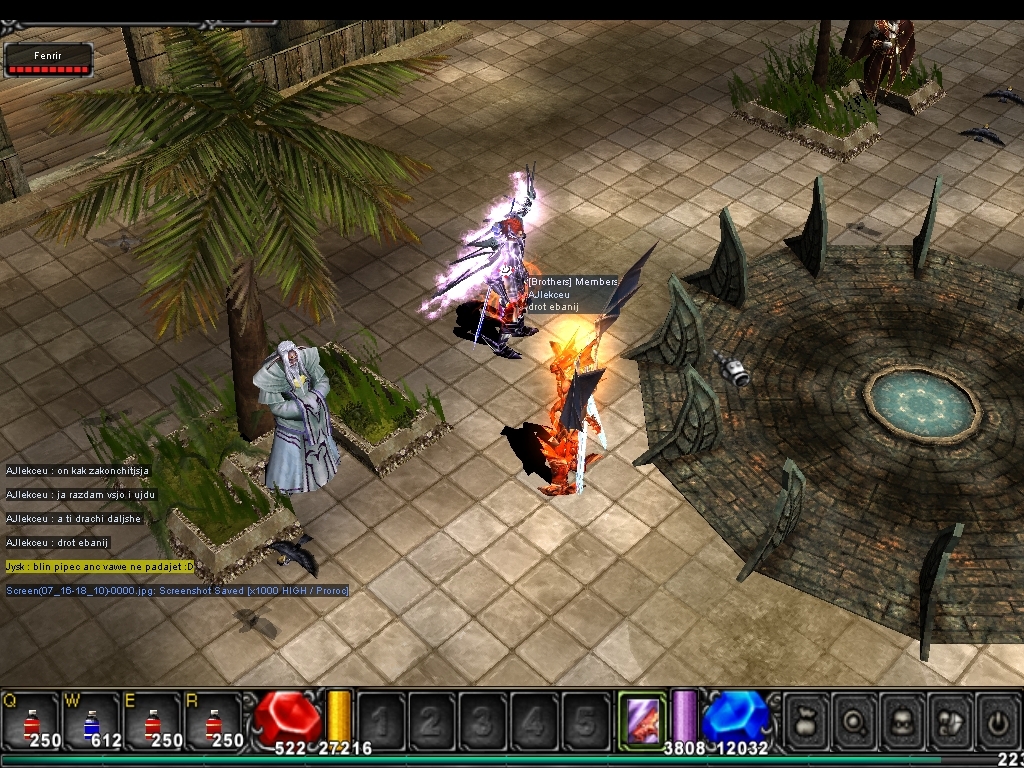Click the button right of the face icon

click(950, 720)
